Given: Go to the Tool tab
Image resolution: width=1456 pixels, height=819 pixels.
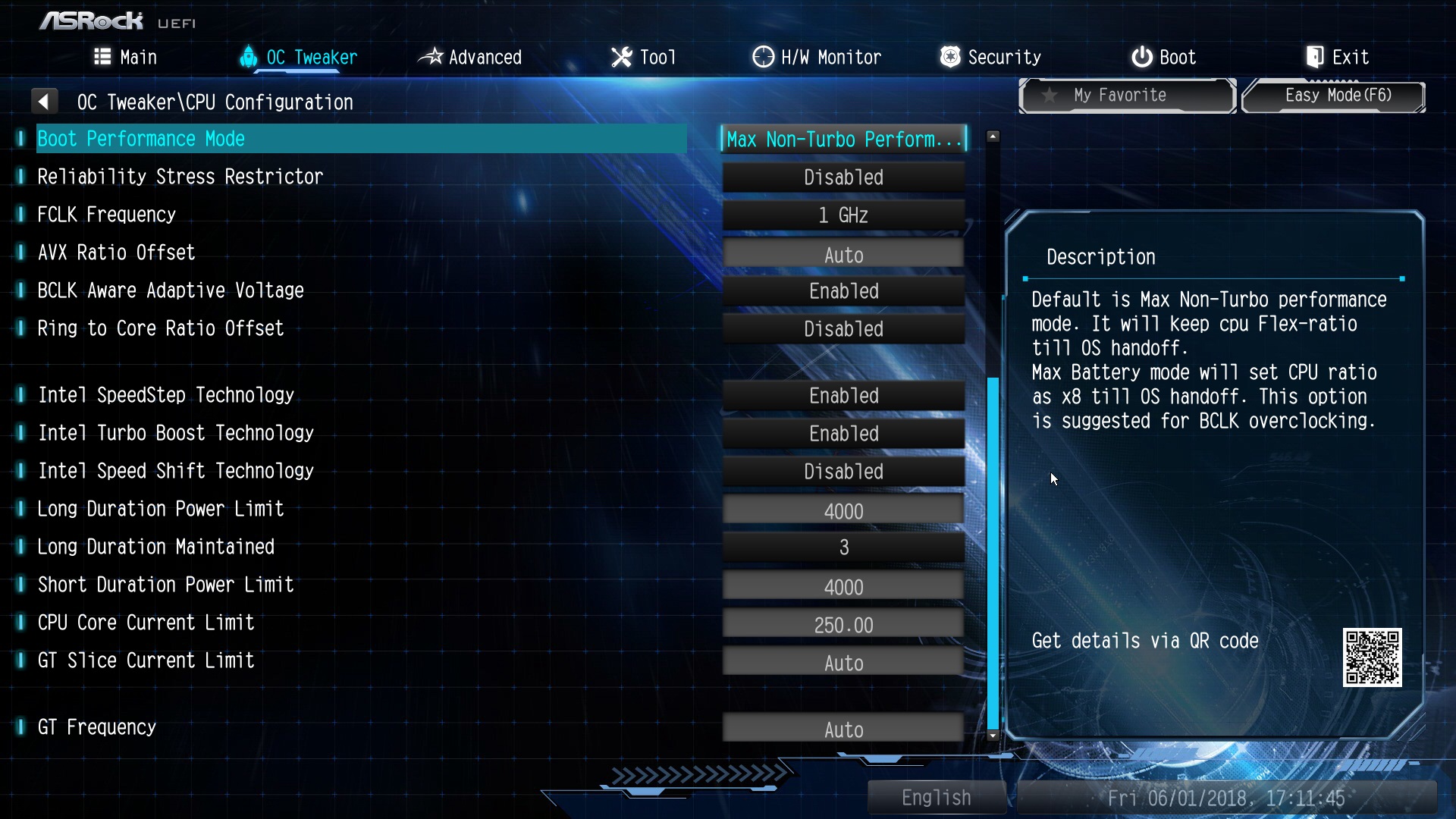Looking at the screenshot, I should [643, 57].
